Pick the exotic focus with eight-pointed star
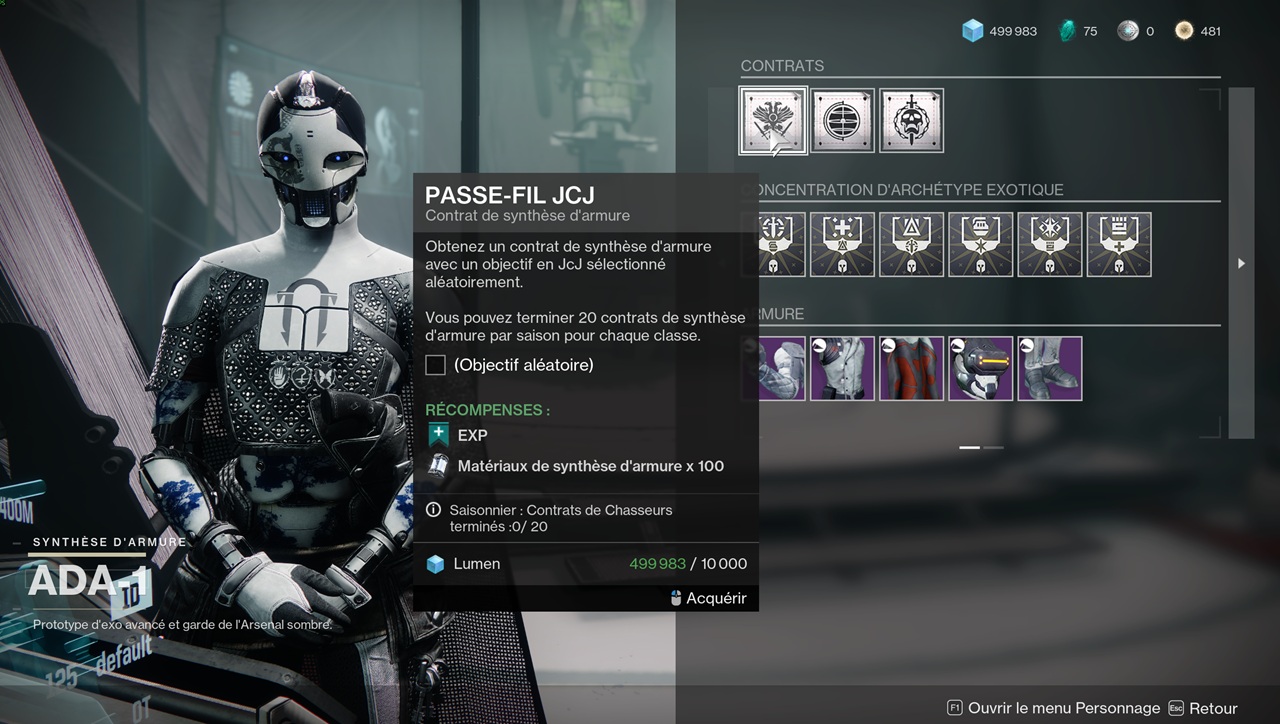 pos(1049,244)
